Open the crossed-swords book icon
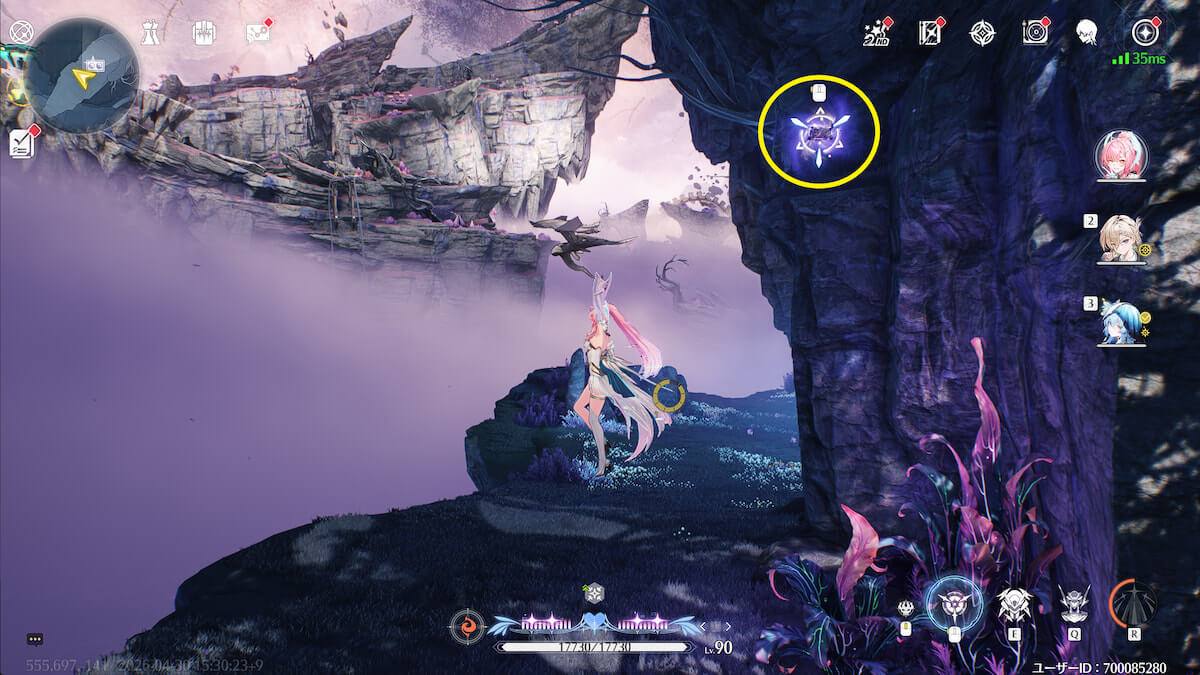This screenshot has width=1200, height=675. pyautogui.click(x=930, y=33)
